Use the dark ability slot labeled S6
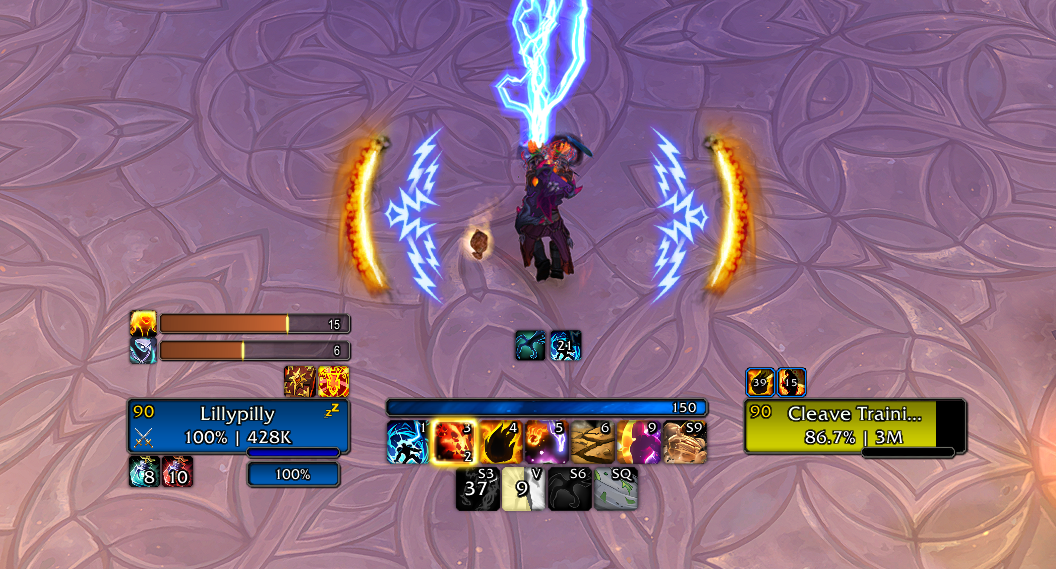Screen dimensions: 1056x569 point(569,489)
